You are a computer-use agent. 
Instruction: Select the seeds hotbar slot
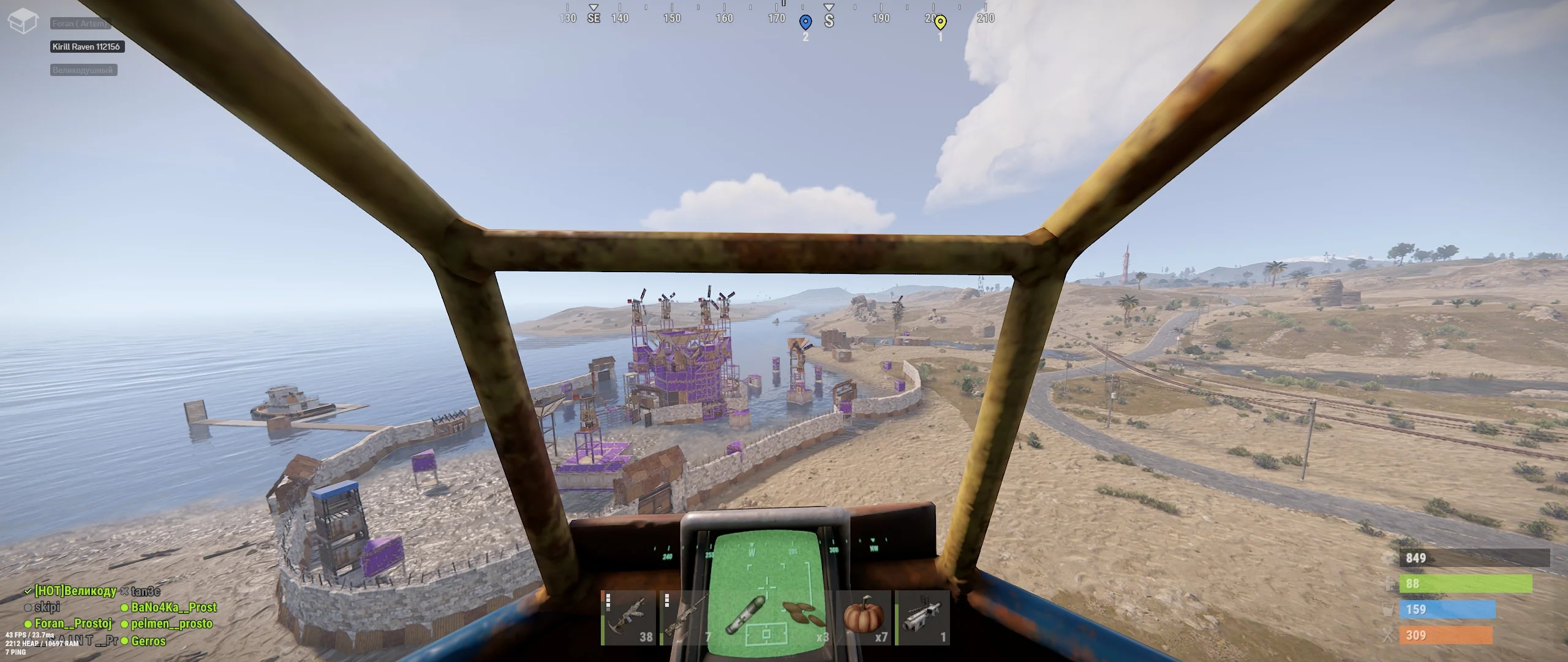805,618
